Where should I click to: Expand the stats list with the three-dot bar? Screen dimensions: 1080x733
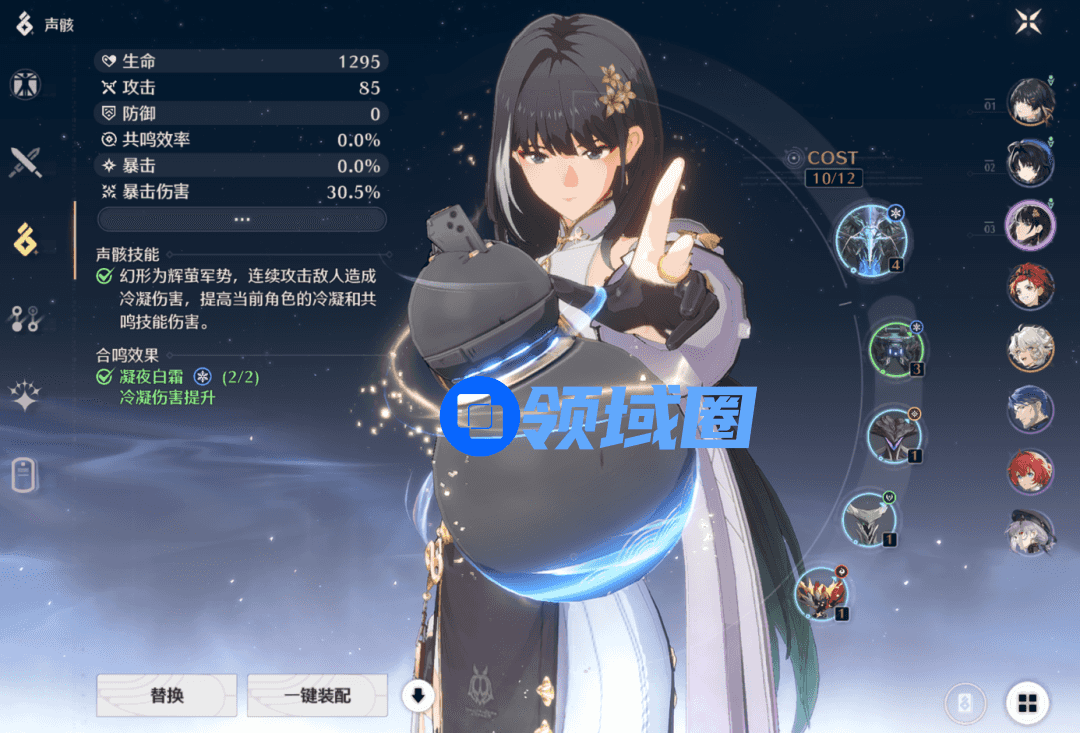click(x=242, y=219)
